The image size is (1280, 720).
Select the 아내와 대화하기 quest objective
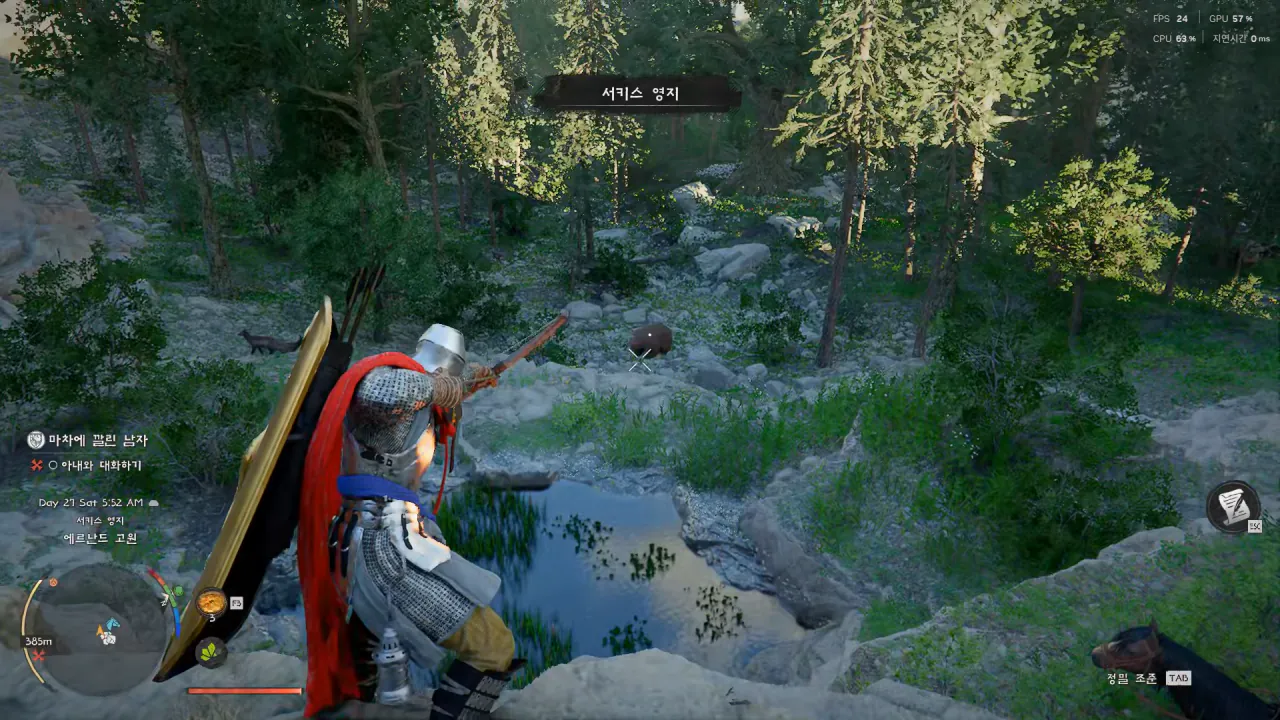tap(101, 465)
